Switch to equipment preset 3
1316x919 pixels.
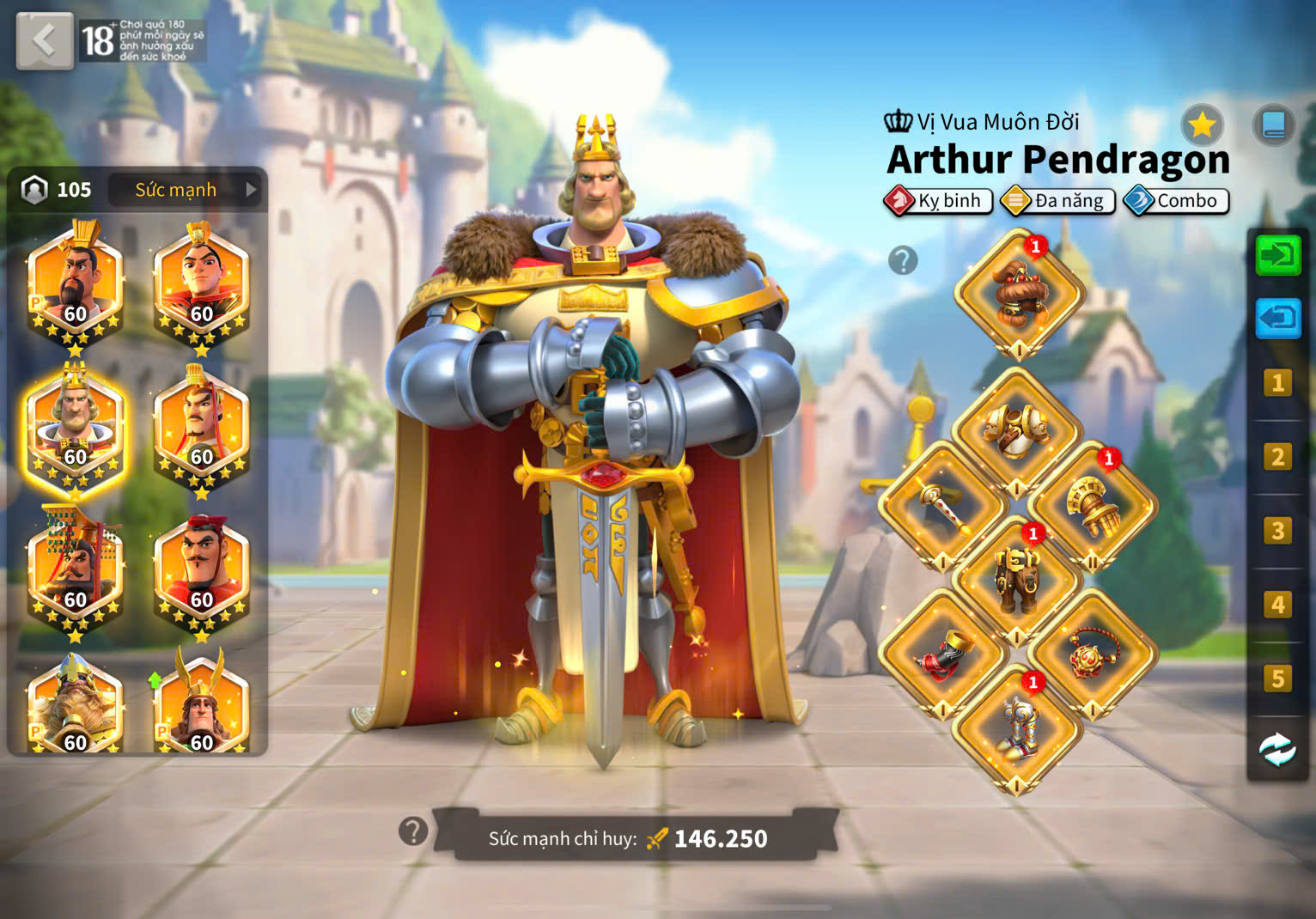click(1278, 531)
